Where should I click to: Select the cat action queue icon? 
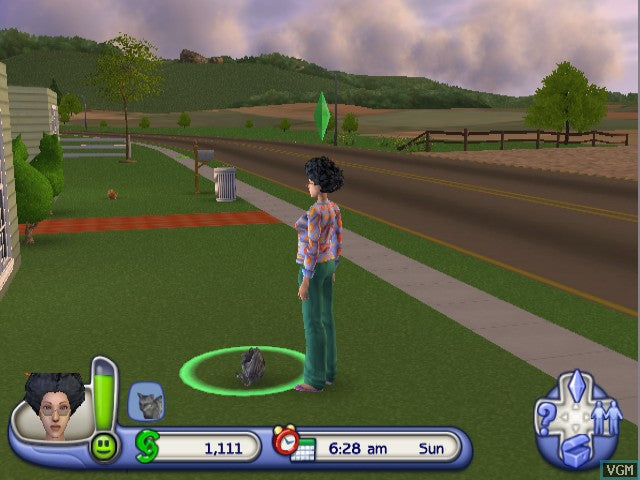(x=146, y=402)
